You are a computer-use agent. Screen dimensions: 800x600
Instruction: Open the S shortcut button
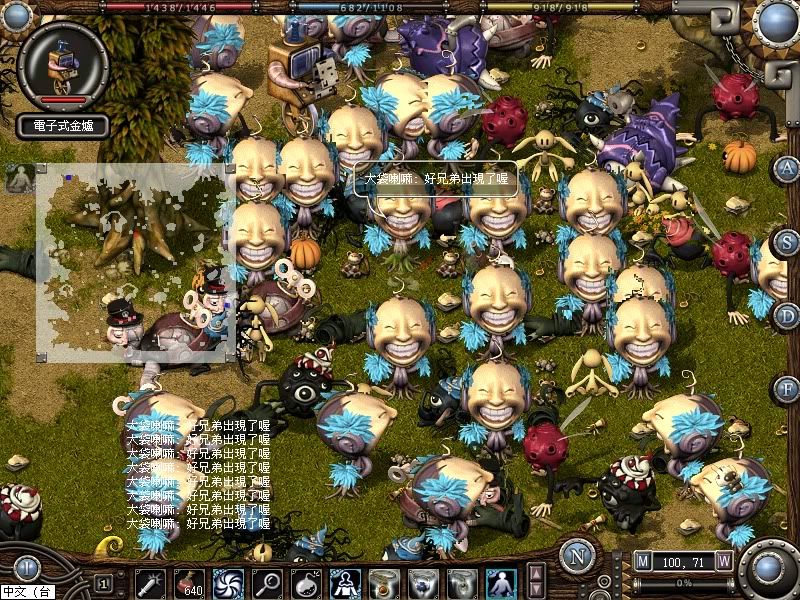[x=787, y=242]
